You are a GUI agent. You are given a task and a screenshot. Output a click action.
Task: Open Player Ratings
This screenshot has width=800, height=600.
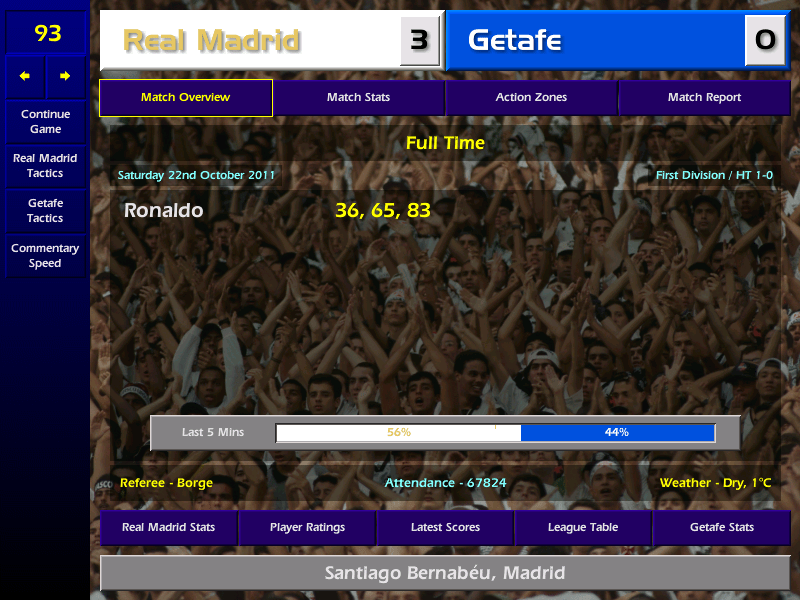click(307, 527)
